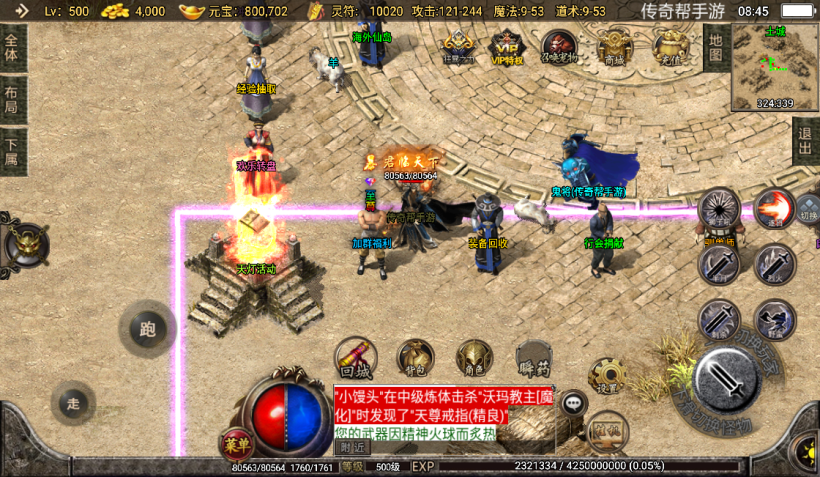Toggle the 跑 run mode button
The height and width of the screenshot is (477, 820).
pos(148,329)
